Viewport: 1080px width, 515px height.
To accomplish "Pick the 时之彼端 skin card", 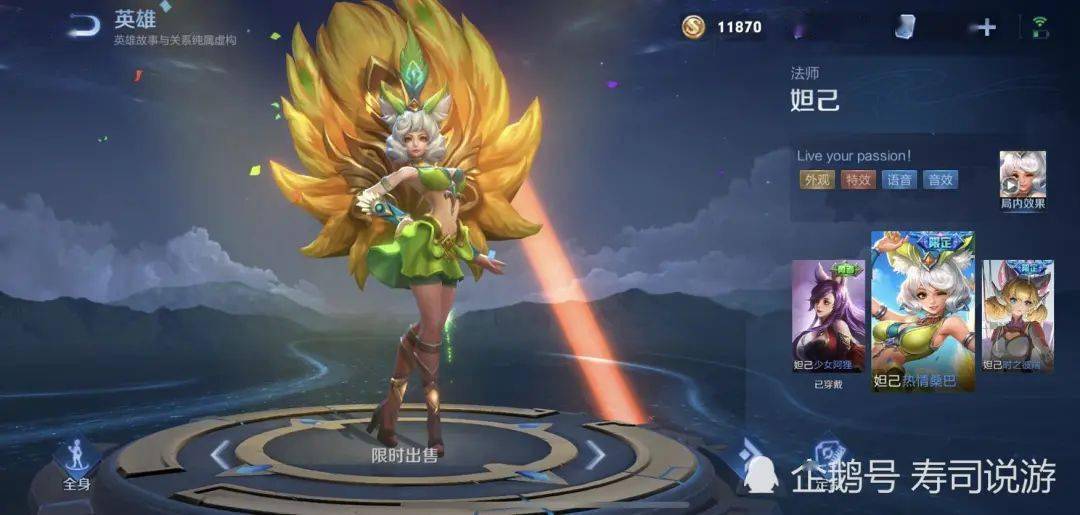I will click(x=1017, y=318).
